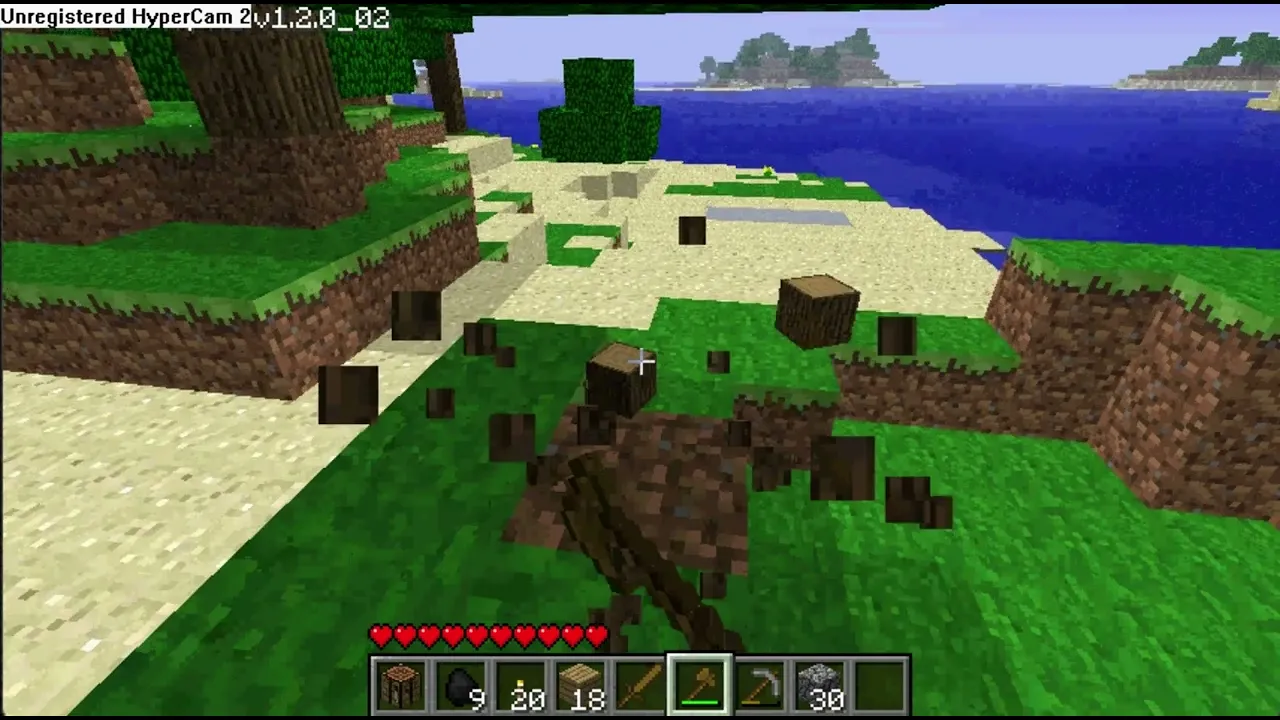Click the highlighted wooden axe slot
The width and height of the screenshot is (1280, 720).
tap(701, 686)
